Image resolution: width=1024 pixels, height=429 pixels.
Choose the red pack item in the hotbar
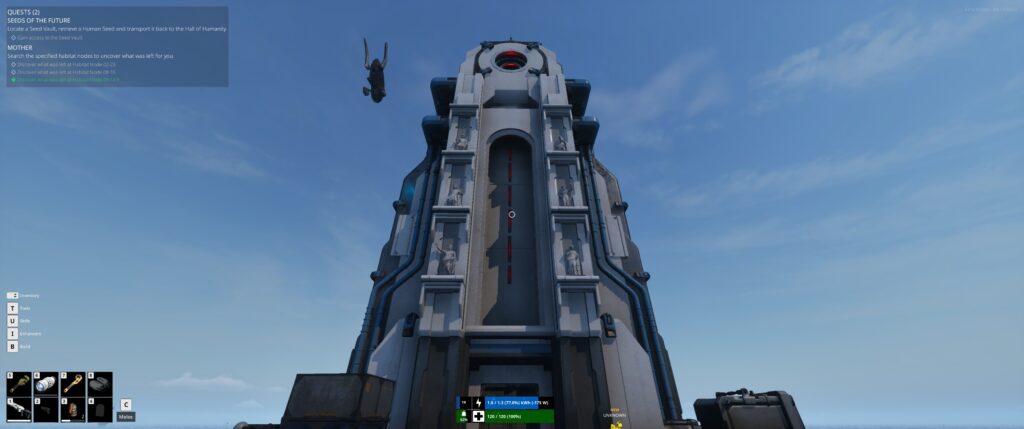tap(72, 409)
